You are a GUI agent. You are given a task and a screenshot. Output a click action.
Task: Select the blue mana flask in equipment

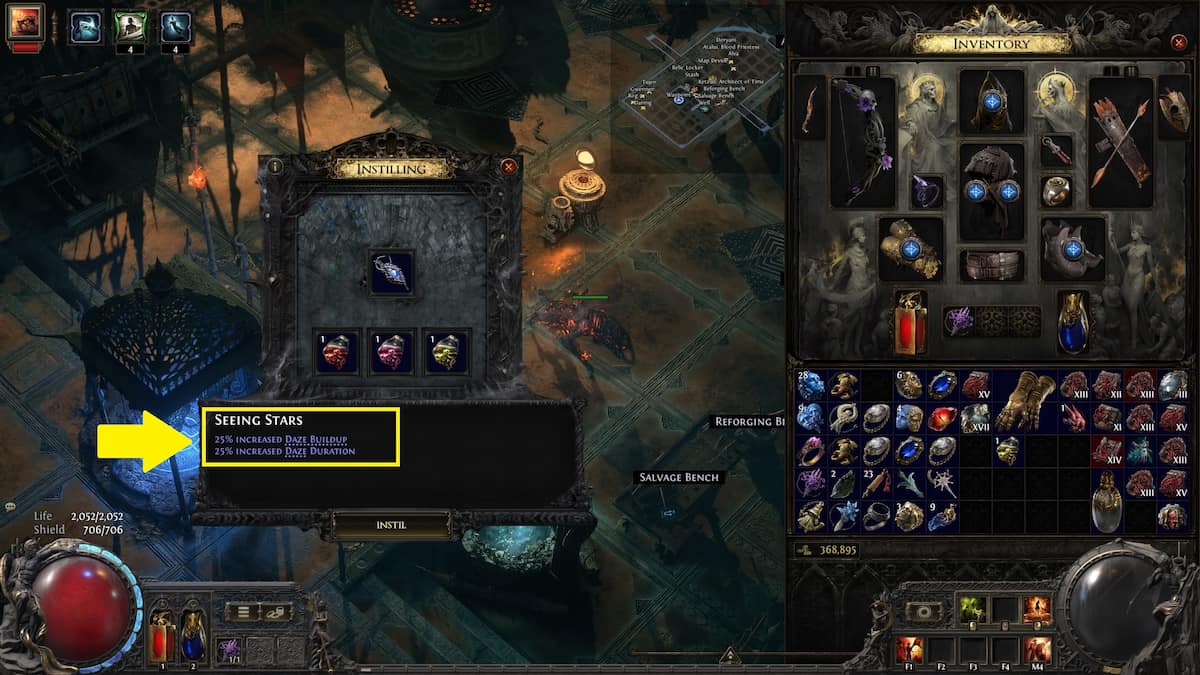tap(1073, 322)
